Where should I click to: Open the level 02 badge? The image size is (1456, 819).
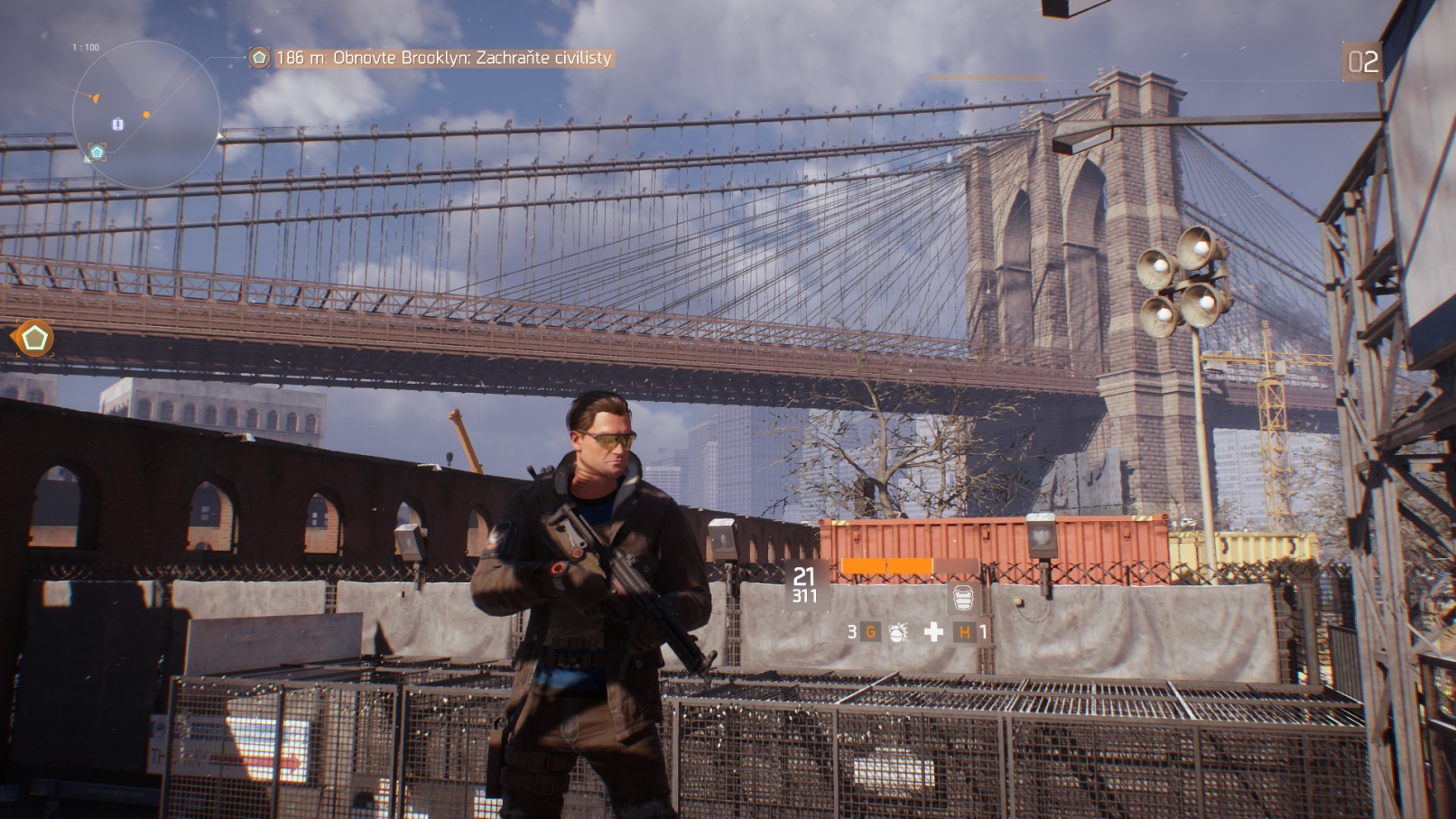click(1362, 61)
